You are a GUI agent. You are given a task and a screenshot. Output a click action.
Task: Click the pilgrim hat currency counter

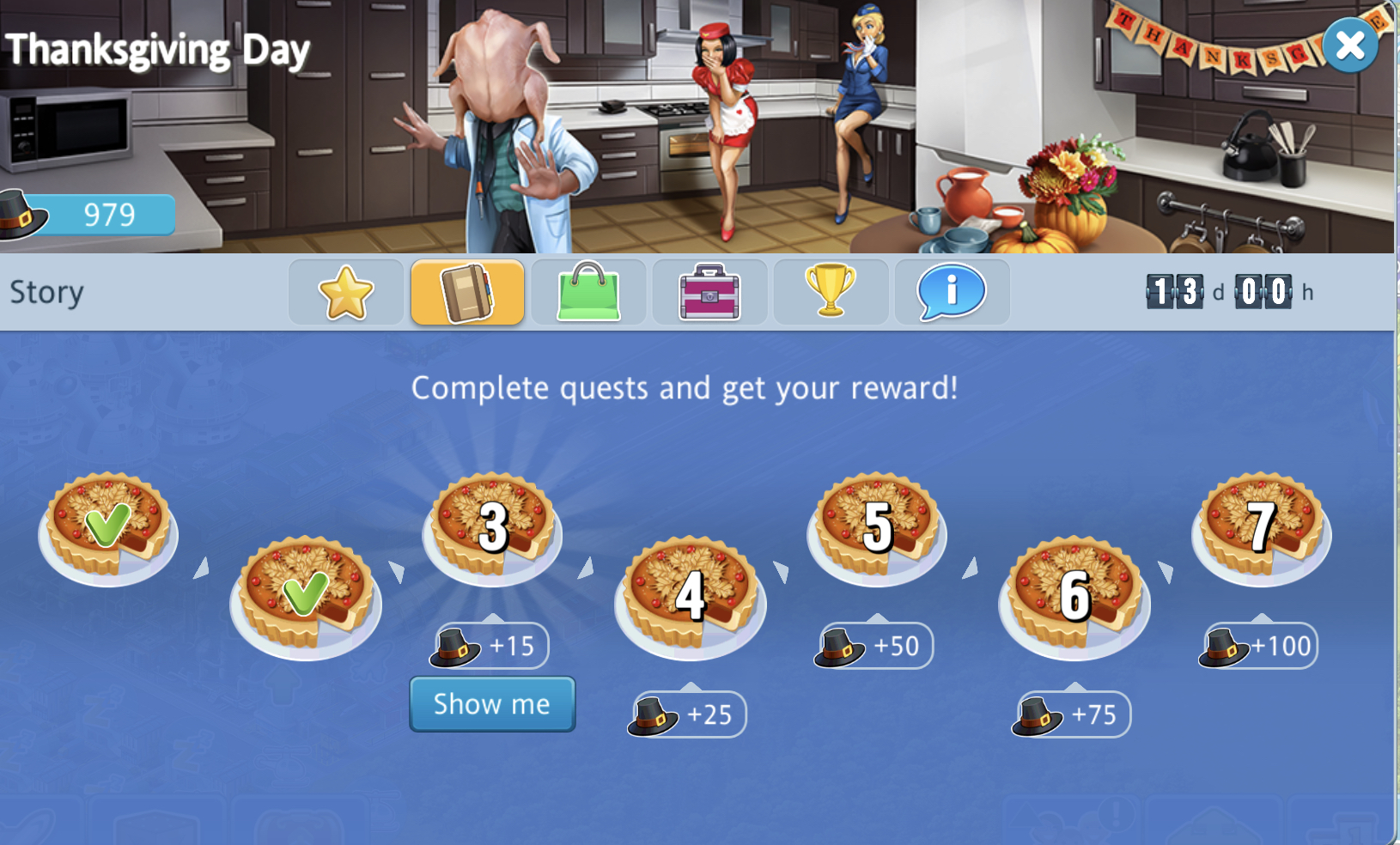pyautogui.click(x=89, y=215)
